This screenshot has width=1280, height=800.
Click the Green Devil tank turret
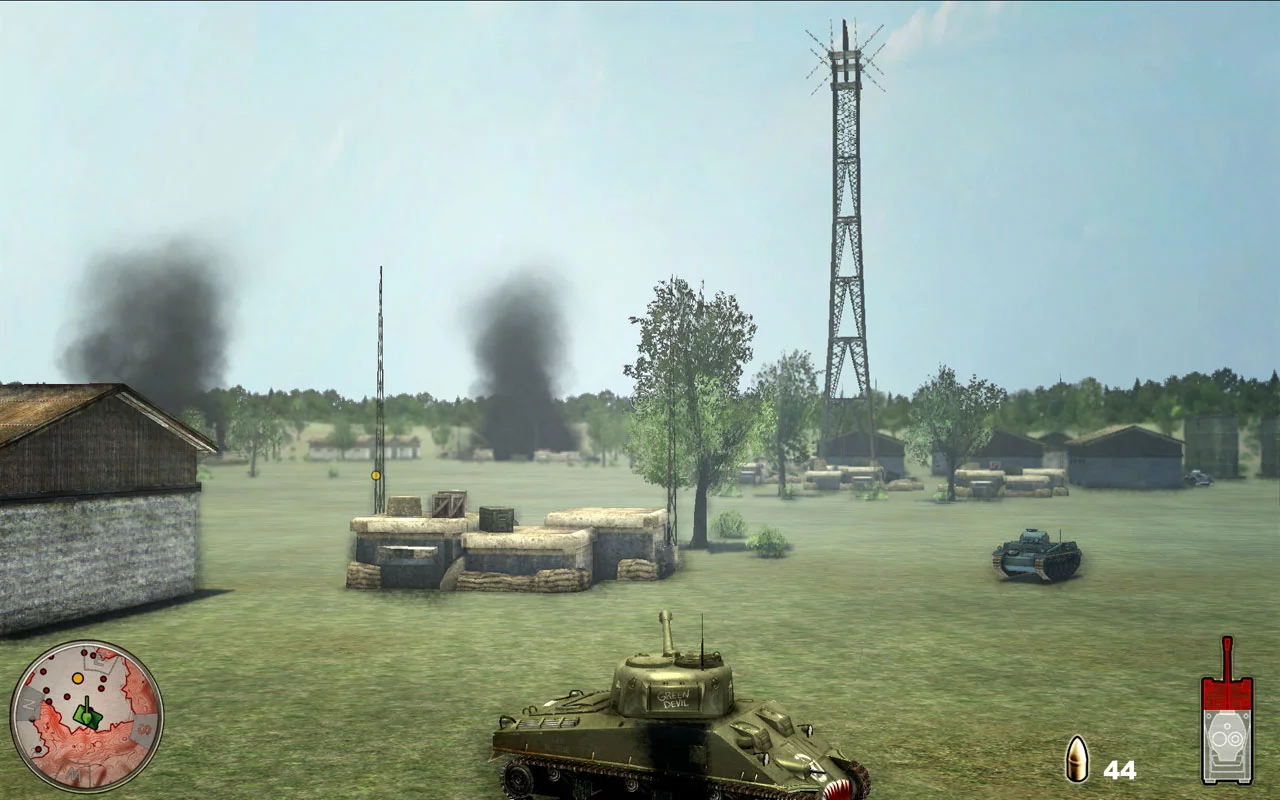(x=672, y=682)
